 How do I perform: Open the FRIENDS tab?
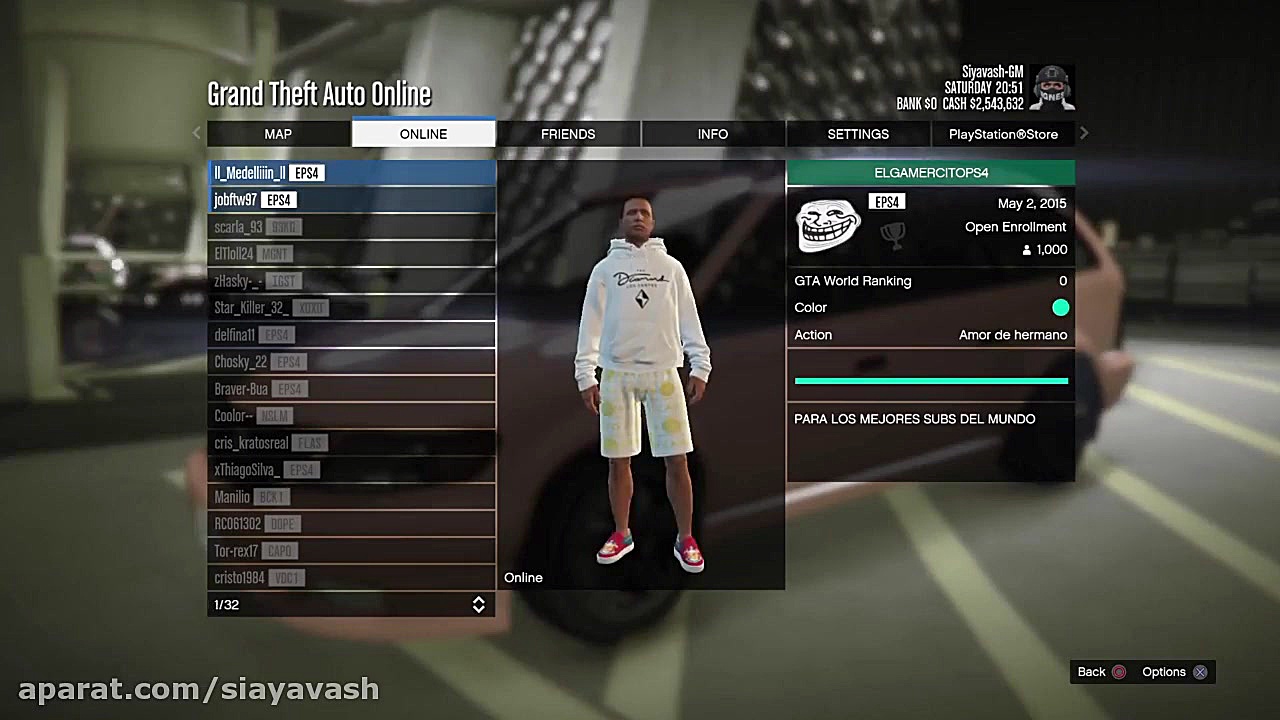click(568, 134)
